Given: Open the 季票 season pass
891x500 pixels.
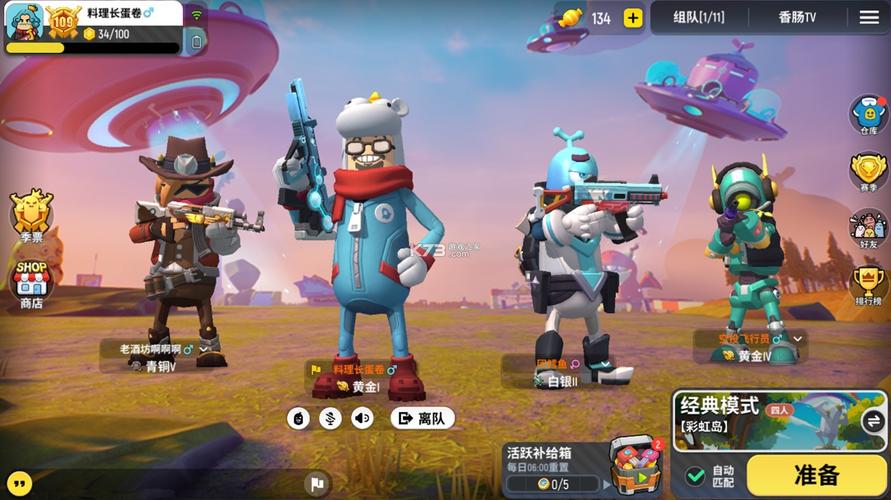Looking at the screenshot, I should pyautogui.click(x=31, y=216).
